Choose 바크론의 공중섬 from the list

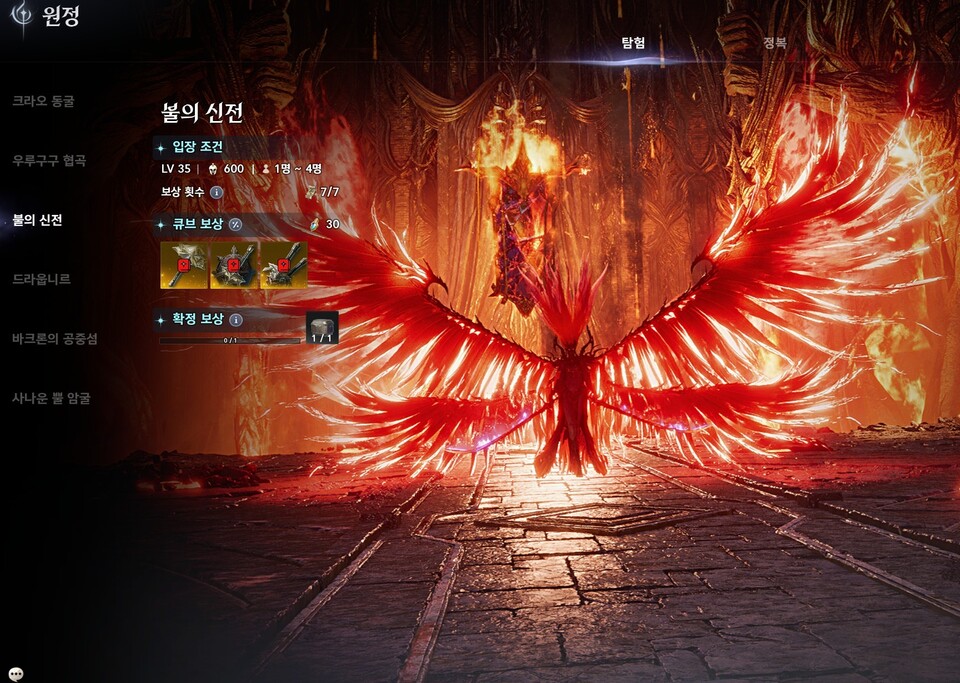coord(55,339)
